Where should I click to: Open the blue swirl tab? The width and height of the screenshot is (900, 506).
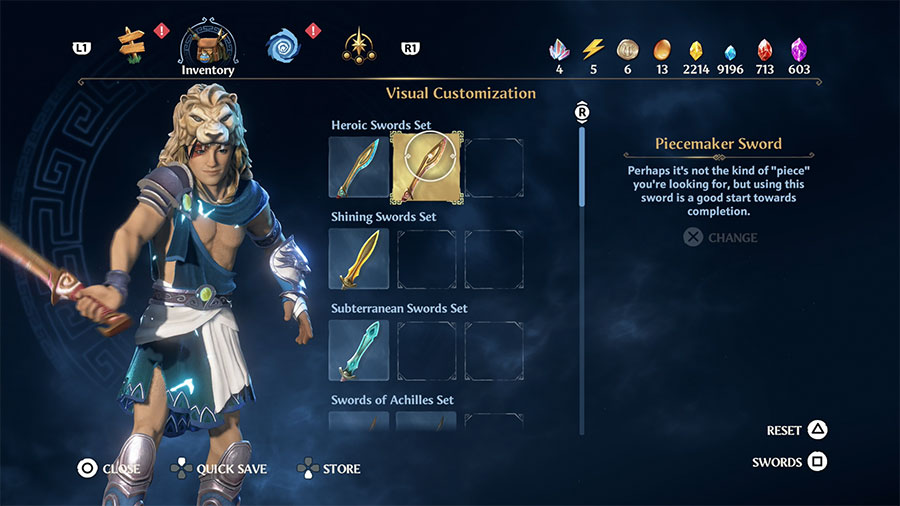pyautogui.click(x=283, y=44)
